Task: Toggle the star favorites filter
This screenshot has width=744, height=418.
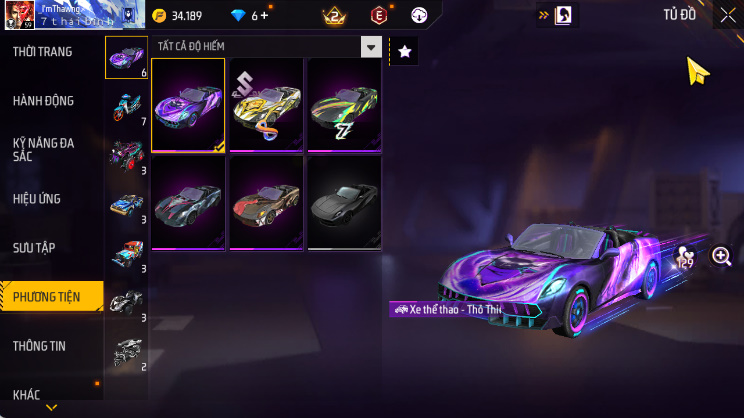Action: [404, 51]
